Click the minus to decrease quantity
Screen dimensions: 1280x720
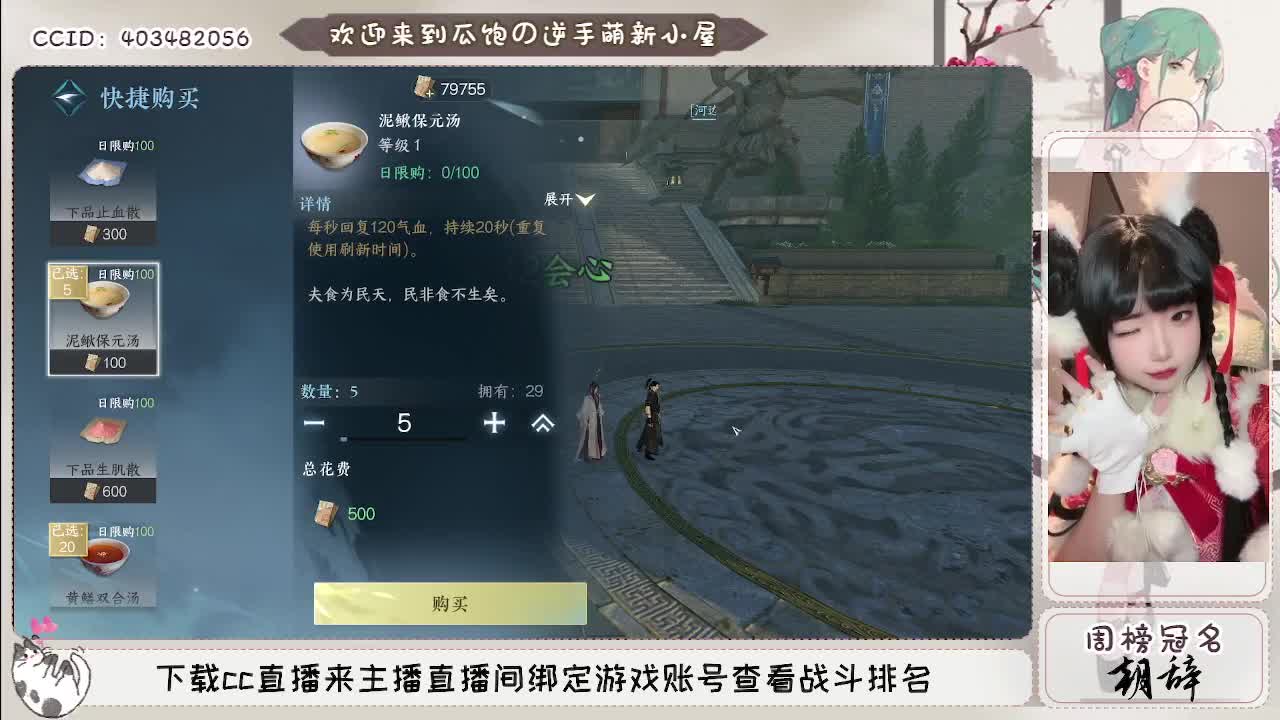(315, 424)
